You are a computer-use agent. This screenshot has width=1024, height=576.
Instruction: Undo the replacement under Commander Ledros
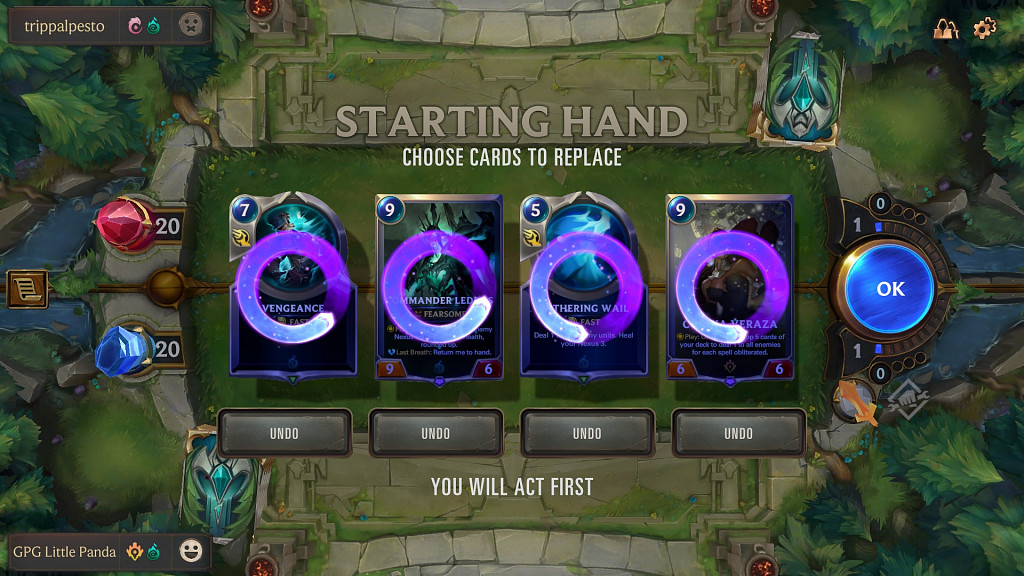click(436, 433)
